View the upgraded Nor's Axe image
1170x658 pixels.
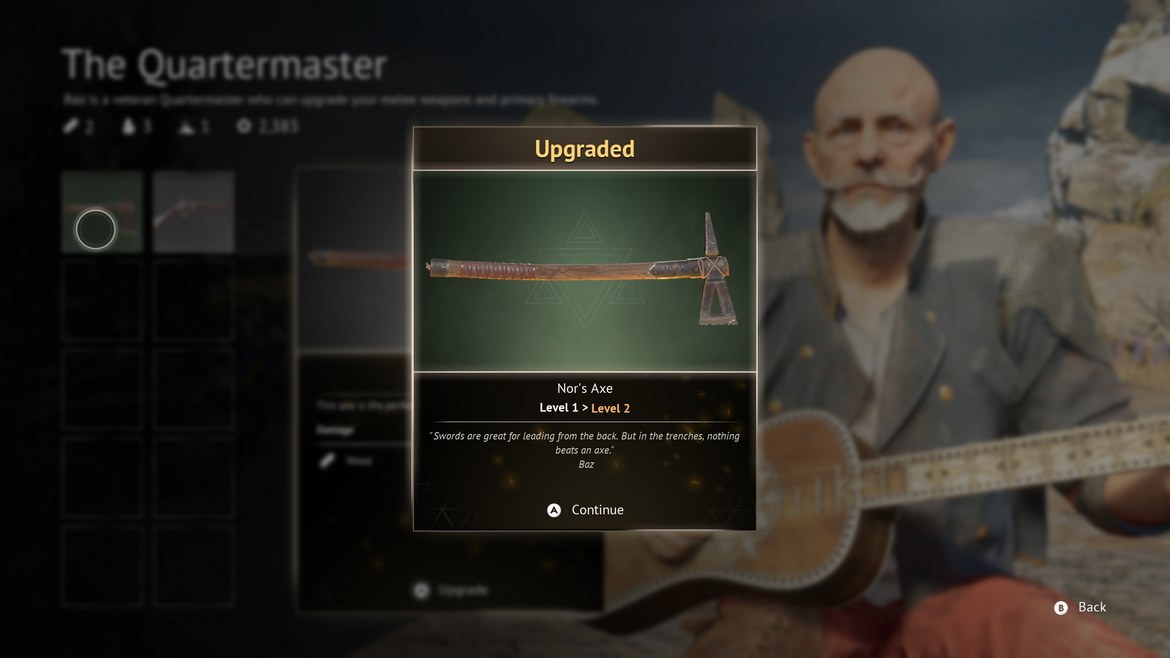click(x=585, y=271)
